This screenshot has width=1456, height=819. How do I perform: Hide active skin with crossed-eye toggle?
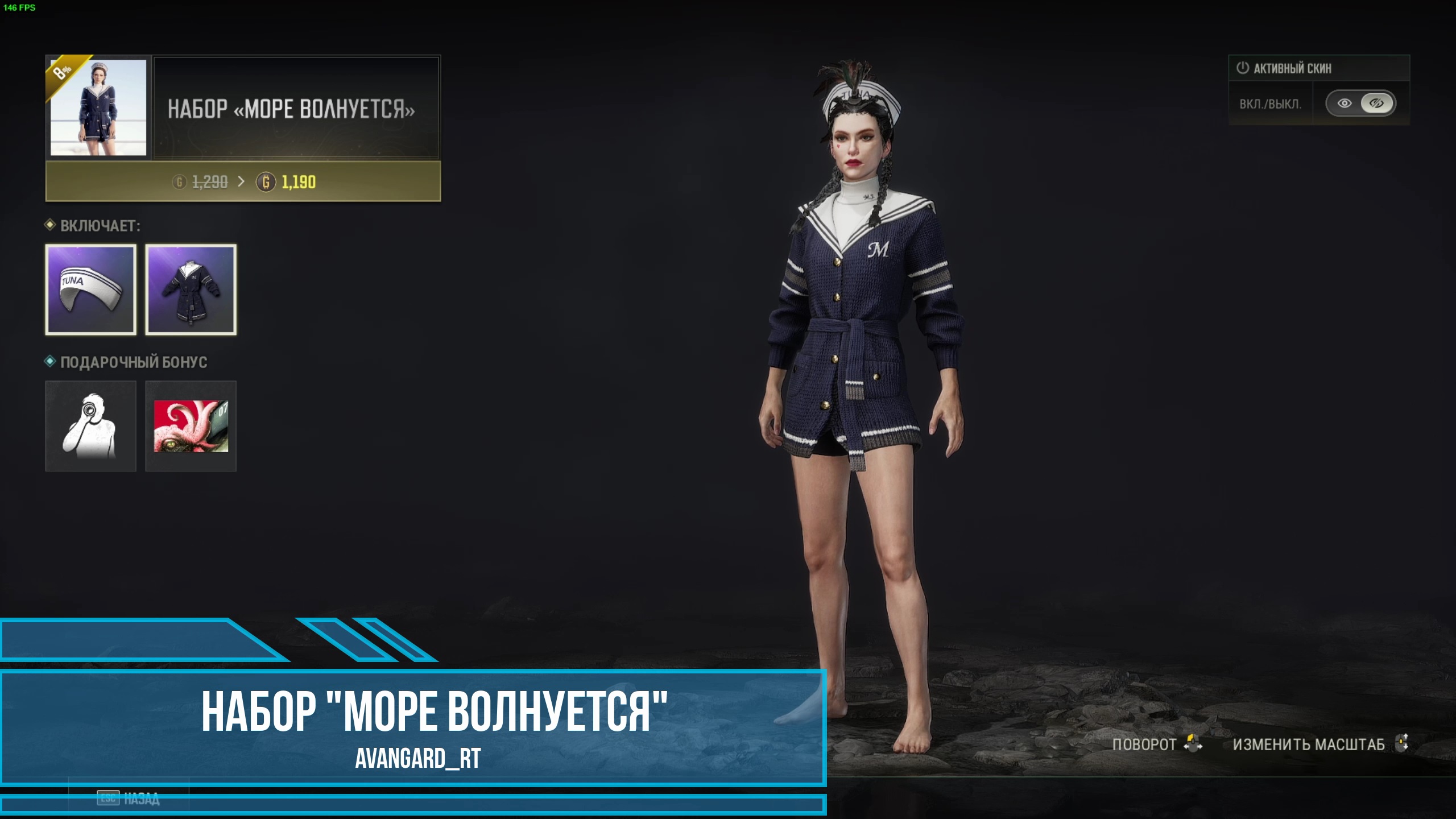pos(1376,104)
